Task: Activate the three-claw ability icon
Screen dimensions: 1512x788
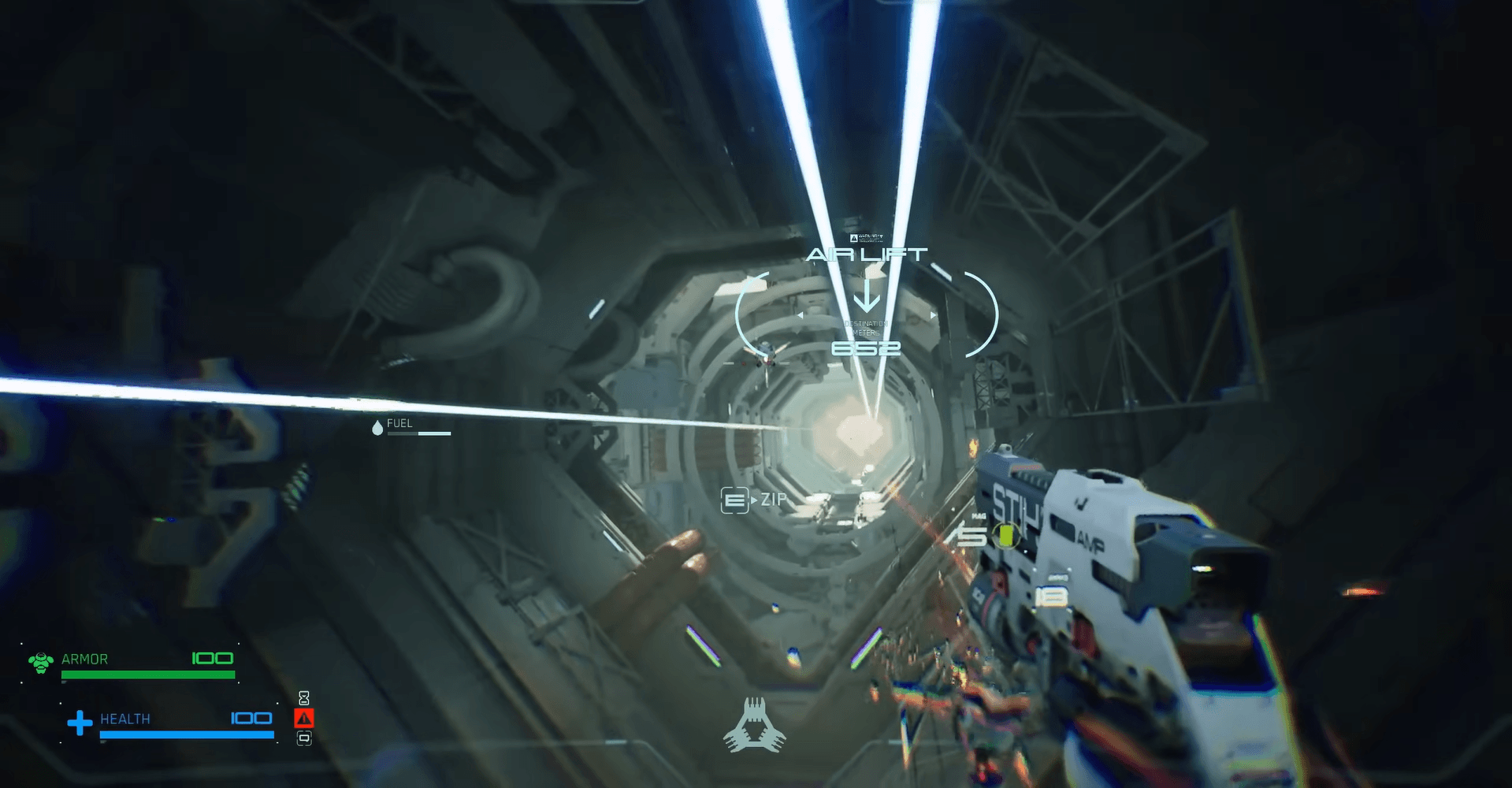Action: 755,725
